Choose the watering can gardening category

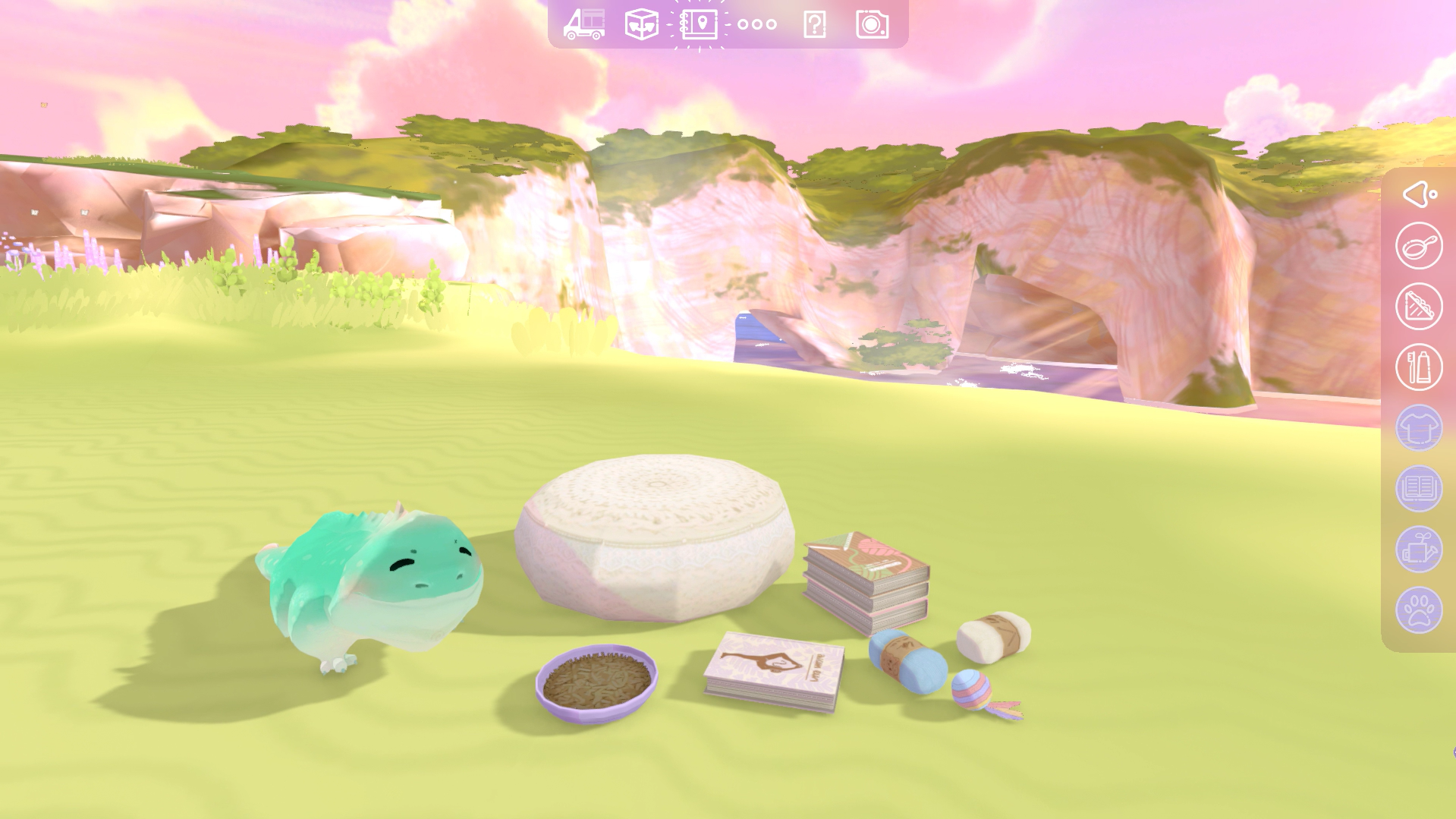1419,550
